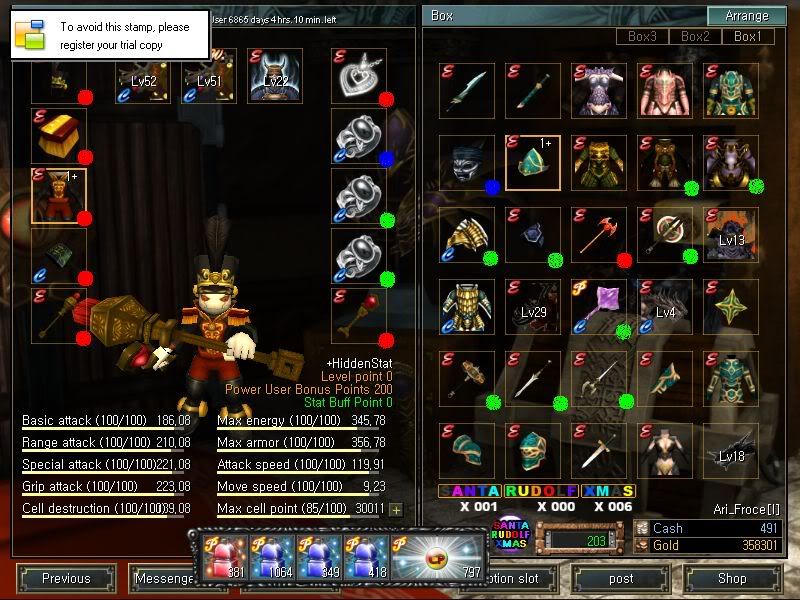The width and height of the screenshot is (800, 600).
Task: Open the Box1 tab
Action: pyautogui.click(x=748, y=37)
